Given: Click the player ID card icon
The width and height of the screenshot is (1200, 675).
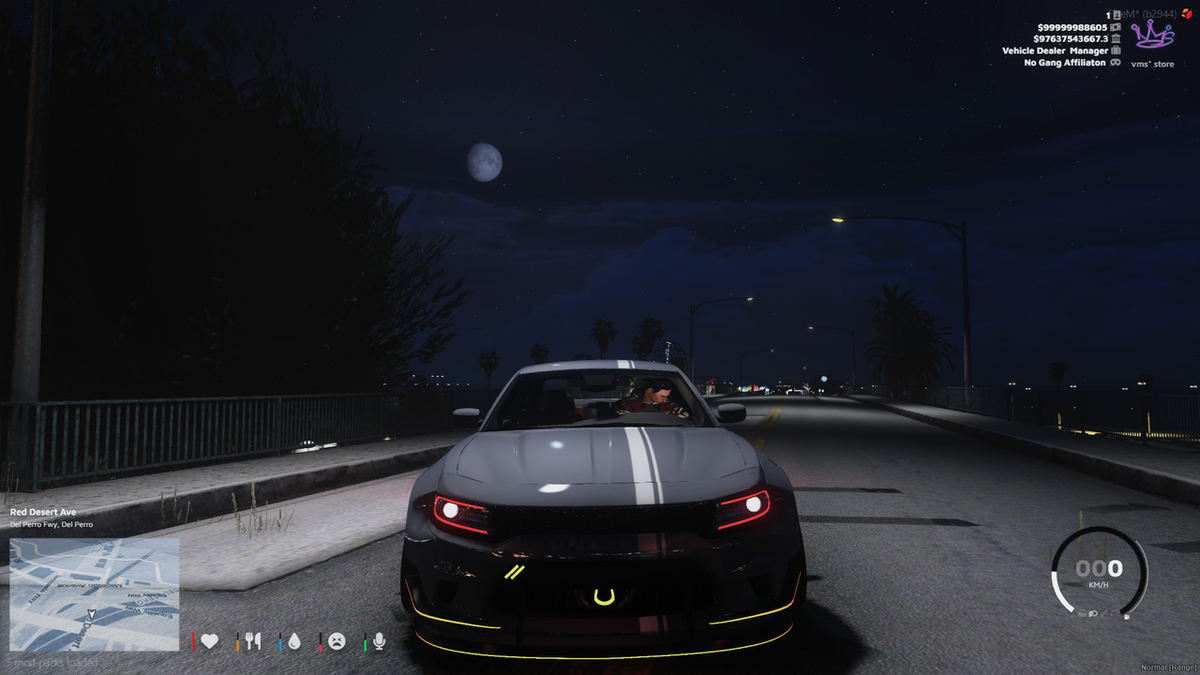Looking at the screenshot, I should [1116, 14].
